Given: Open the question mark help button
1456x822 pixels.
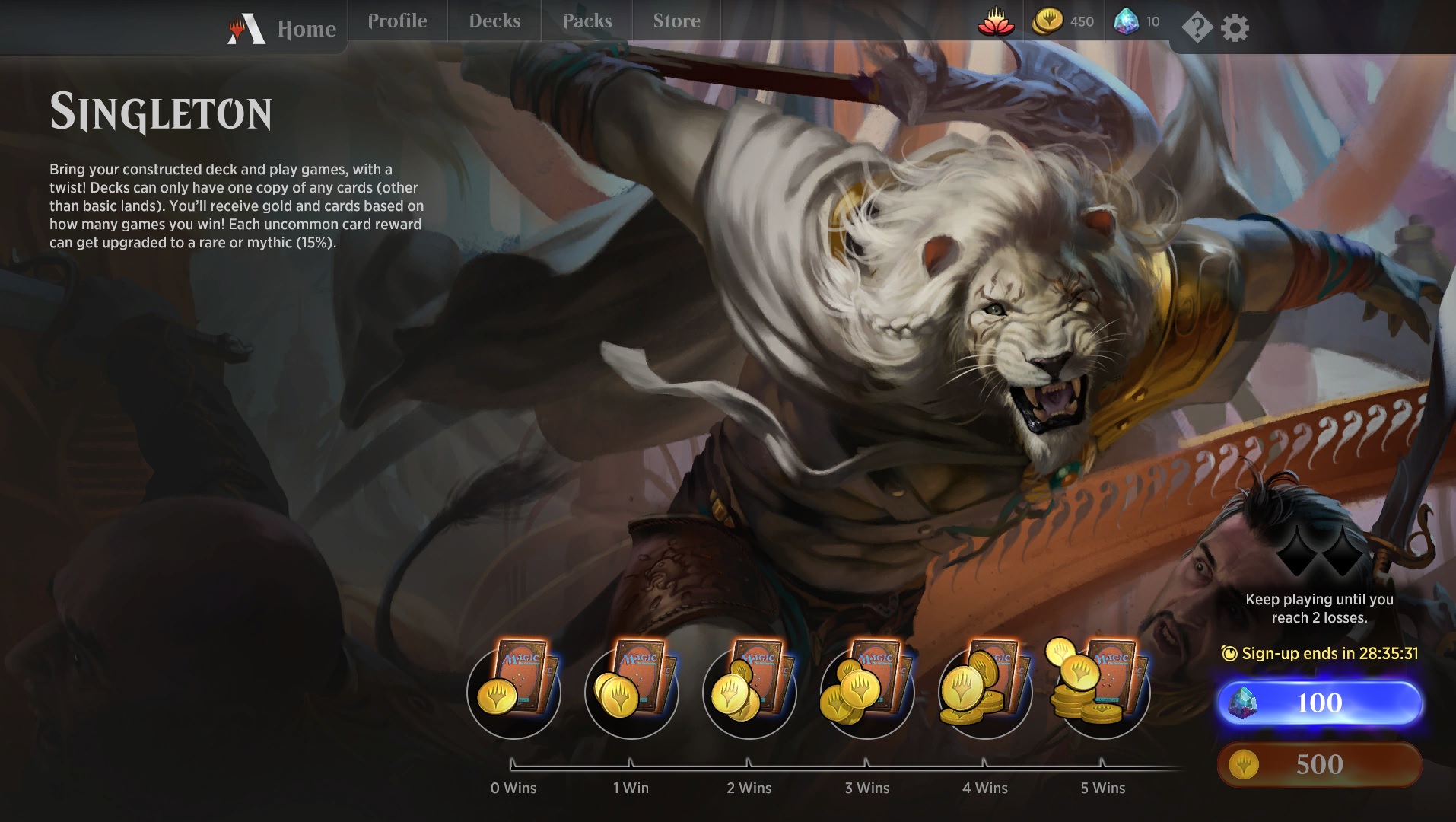Looking at the screenshot, I should coord(1197,28).
